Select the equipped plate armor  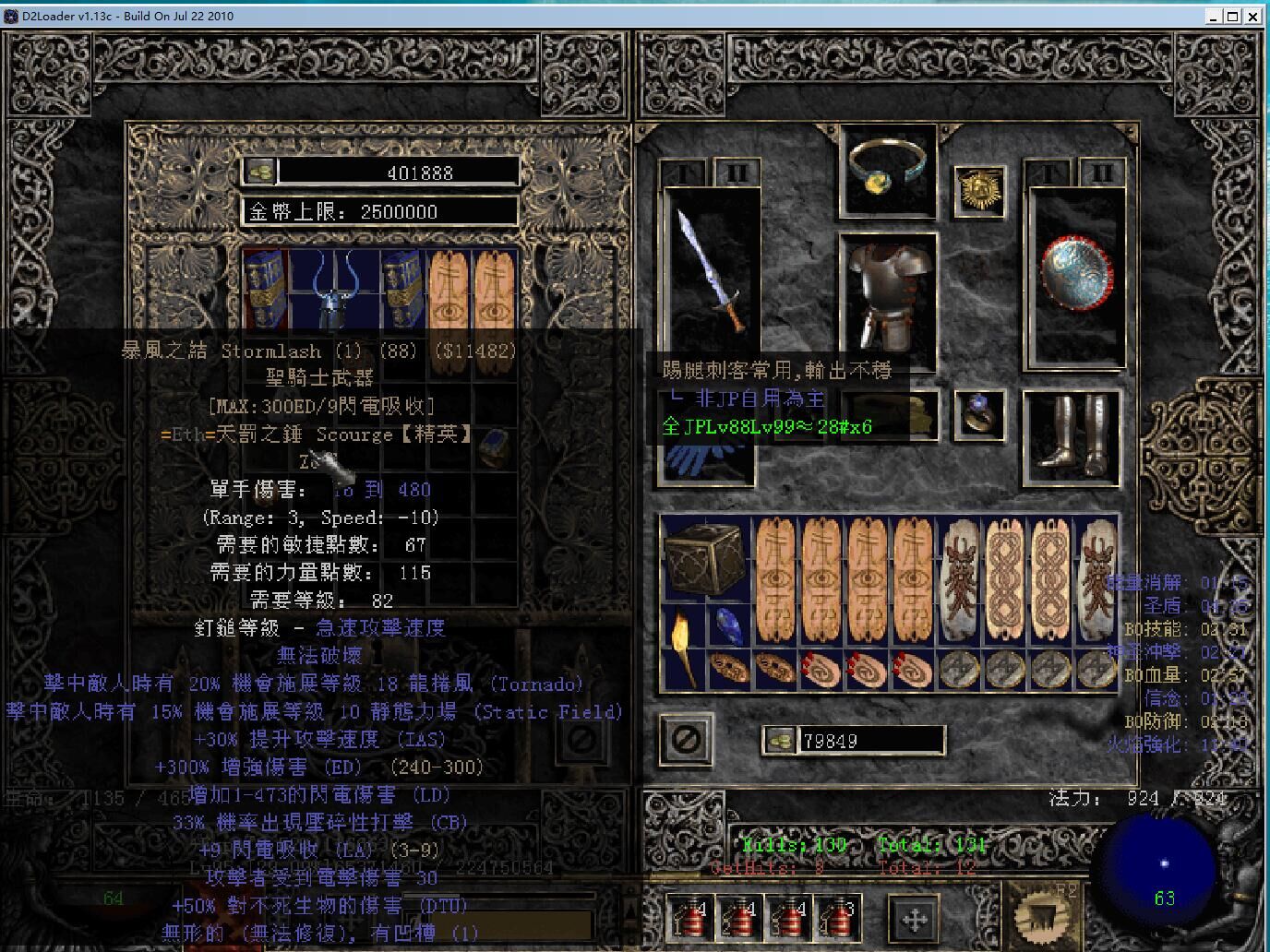point(888,295)
